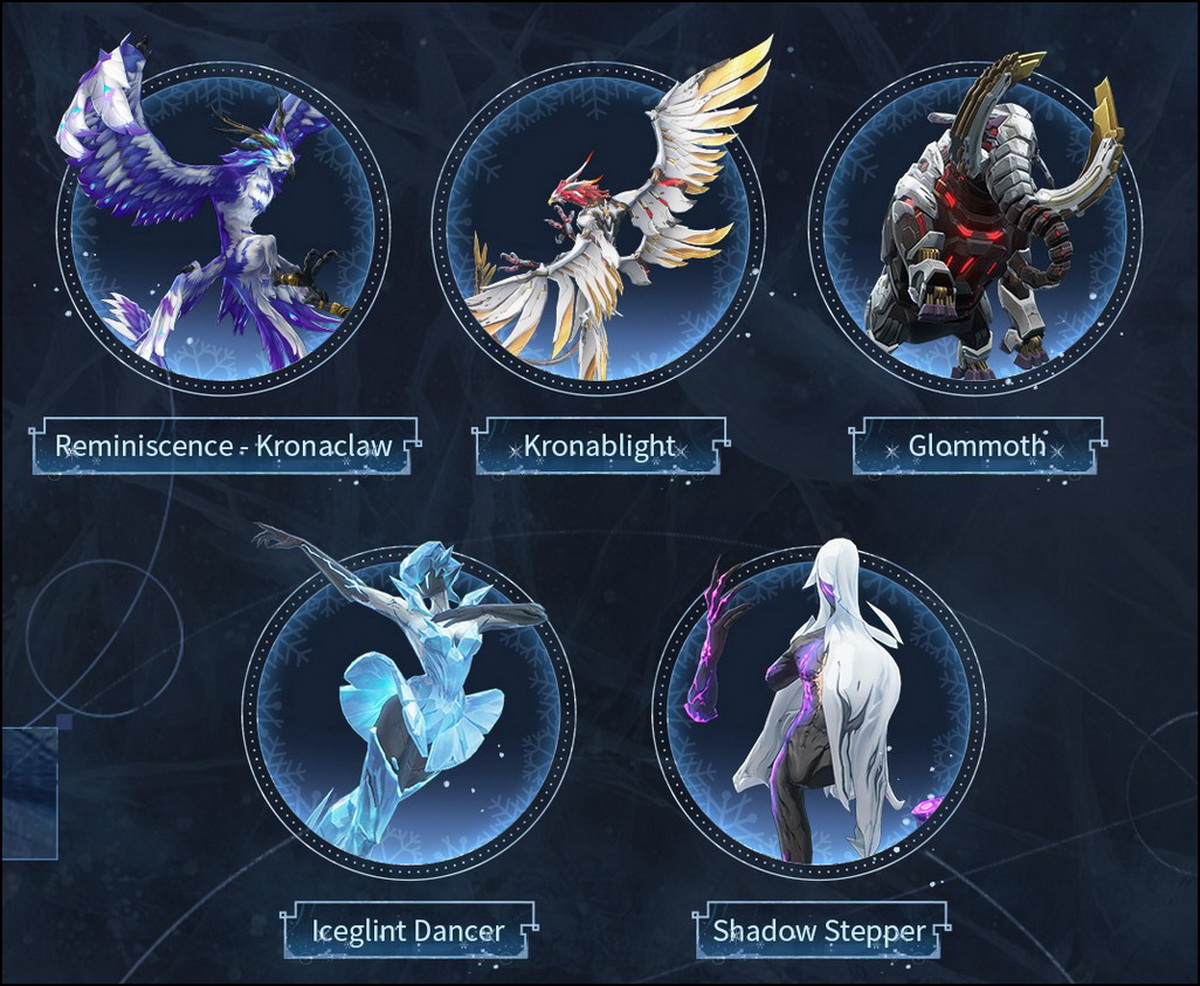
Task: Open the Shadow Stepper name label
Action: [x=819, y=931]
